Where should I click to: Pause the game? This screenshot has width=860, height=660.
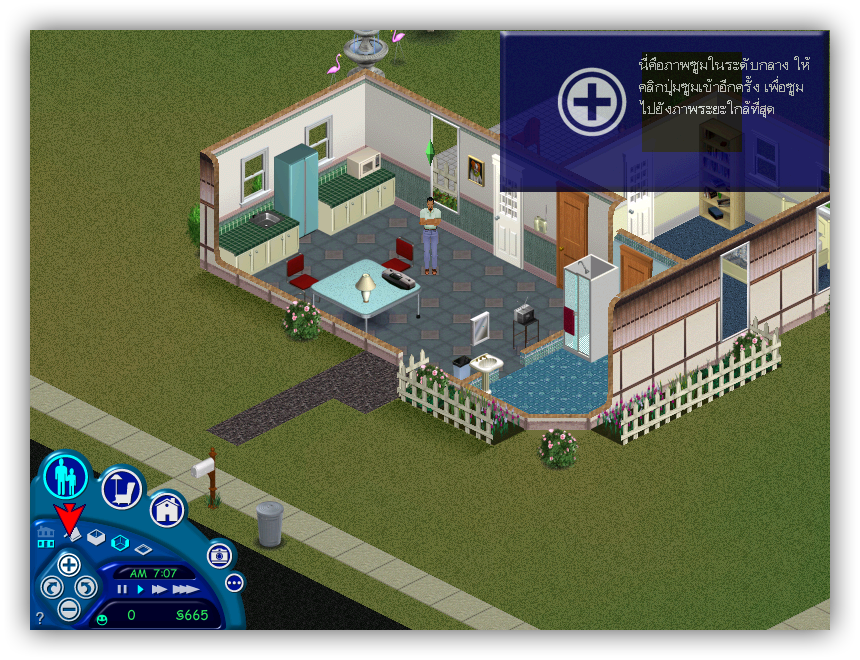pos(122,589)
